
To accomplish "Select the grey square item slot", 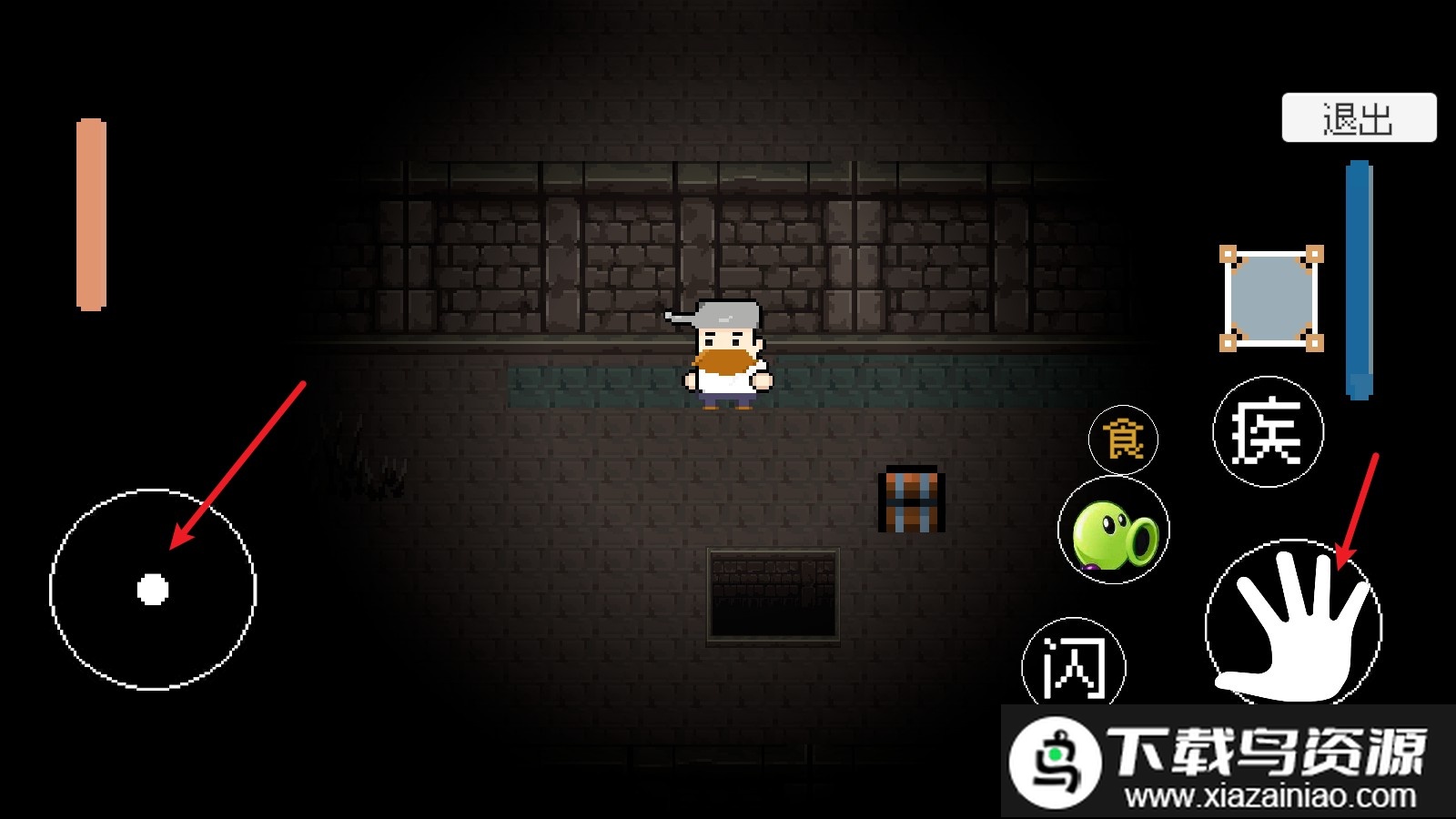I will click(x=1271, y=298).
